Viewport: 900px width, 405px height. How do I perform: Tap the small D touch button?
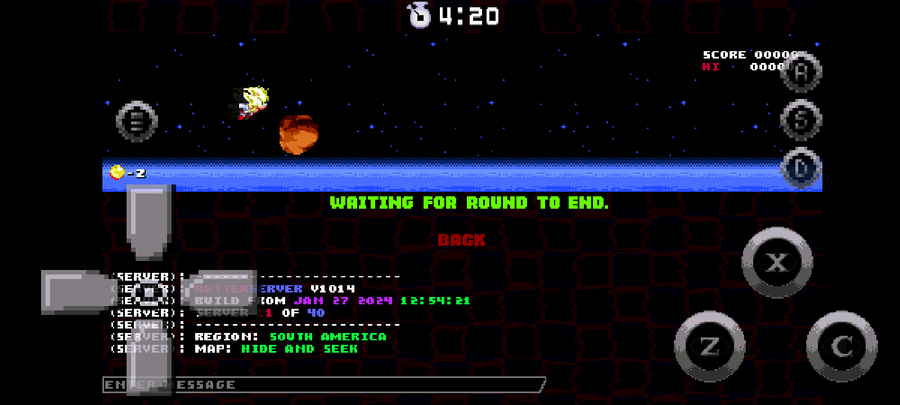pyautogui.click(x=800, y=167)
